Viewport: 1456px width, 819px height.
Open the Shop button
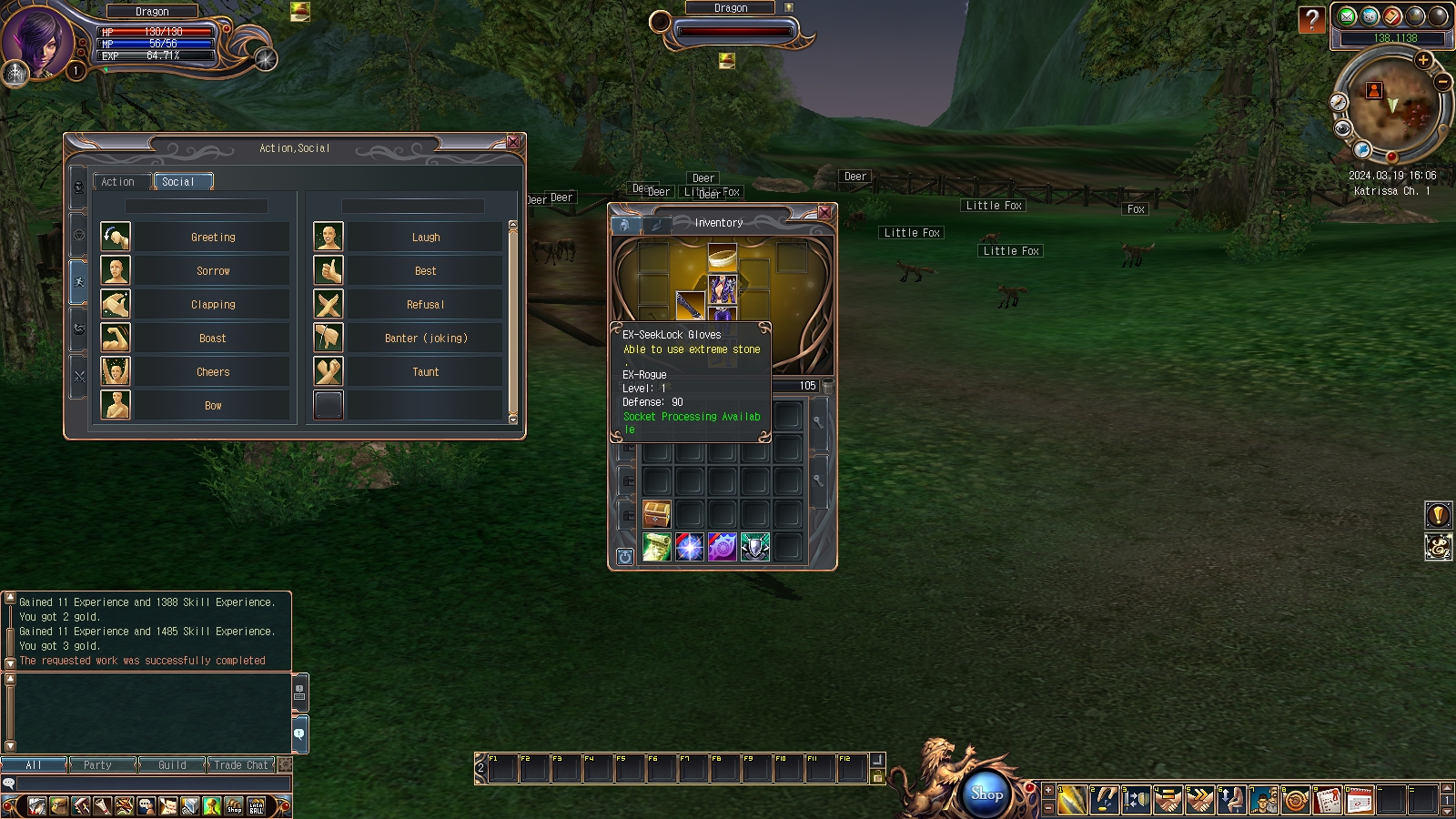pyautogui.click(x=986, y=794)
